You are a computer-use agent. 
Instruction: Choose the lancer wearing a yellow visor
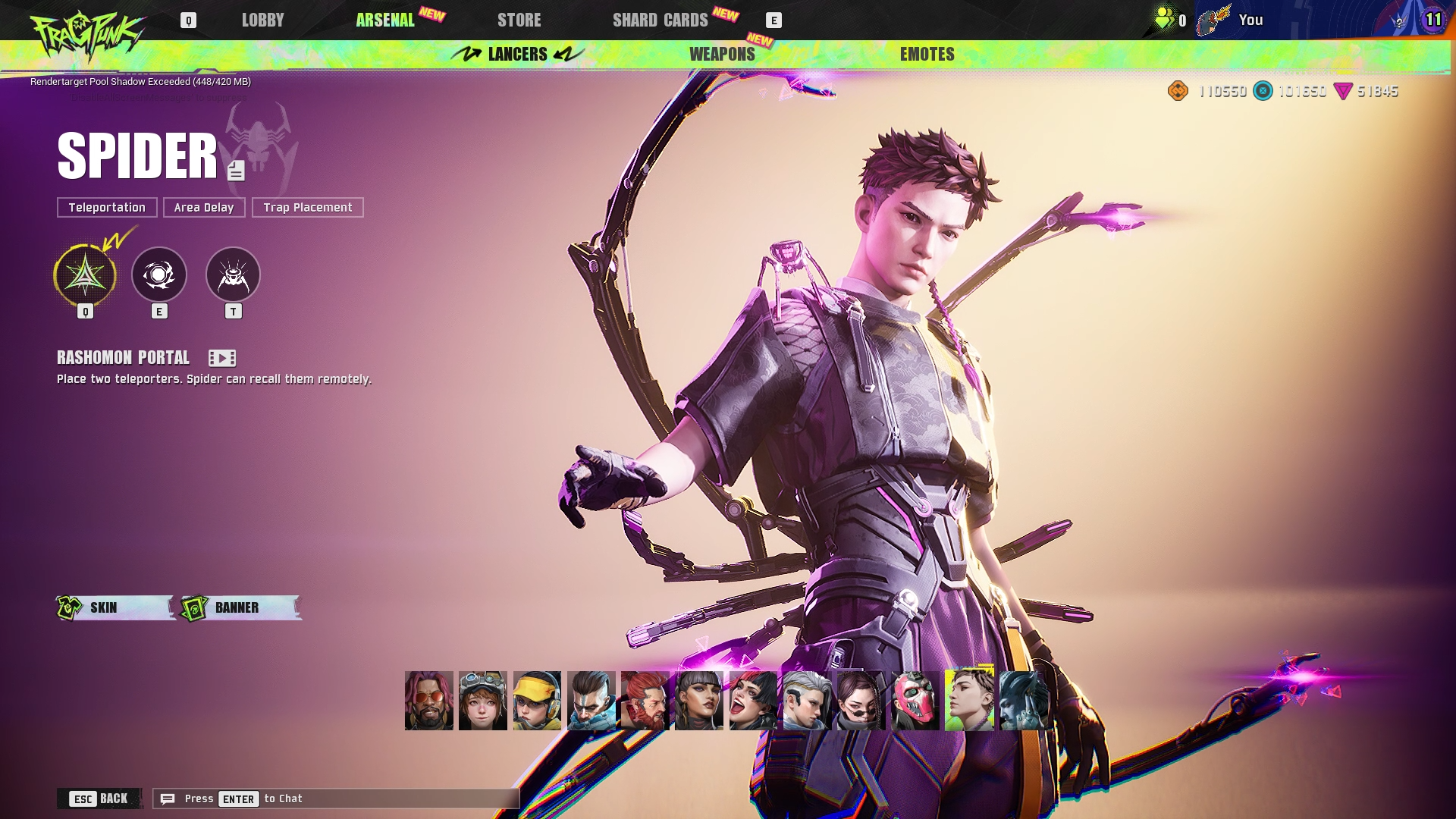pos(537,701)
